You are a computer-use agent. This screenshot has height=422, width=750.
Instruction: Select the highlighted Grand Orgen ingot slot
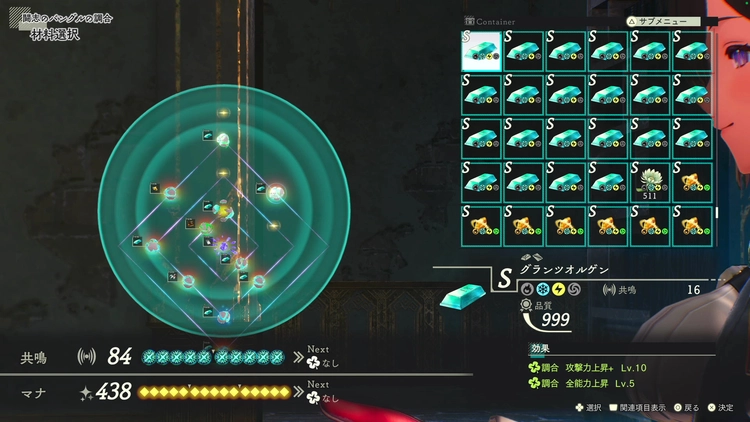coord(481,51)
